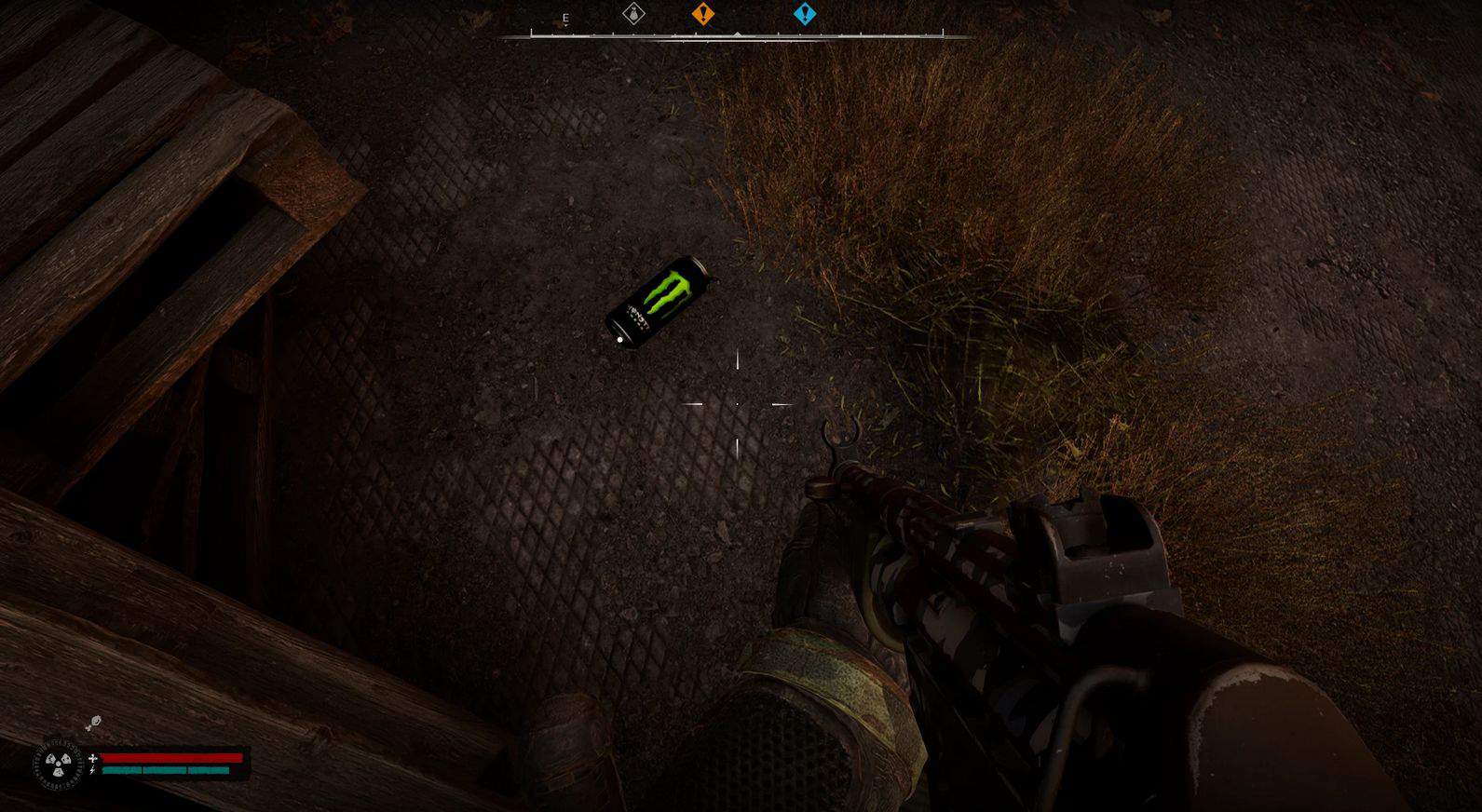Select the blue exclamation quest marker
1482x812 pixels.
click(x=805, y=14)
